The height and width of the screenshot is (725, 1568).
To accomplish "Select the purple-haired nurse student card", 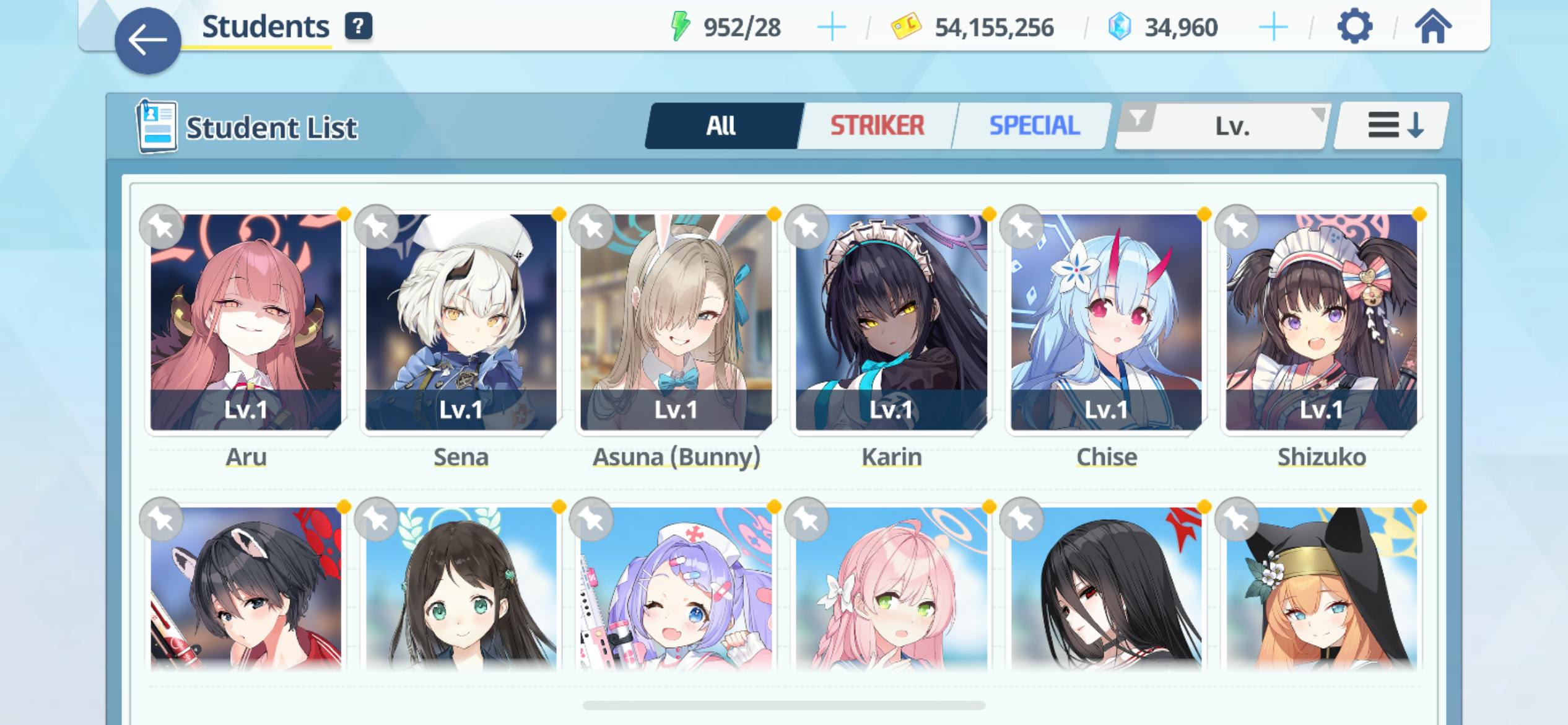I will 676,589.
